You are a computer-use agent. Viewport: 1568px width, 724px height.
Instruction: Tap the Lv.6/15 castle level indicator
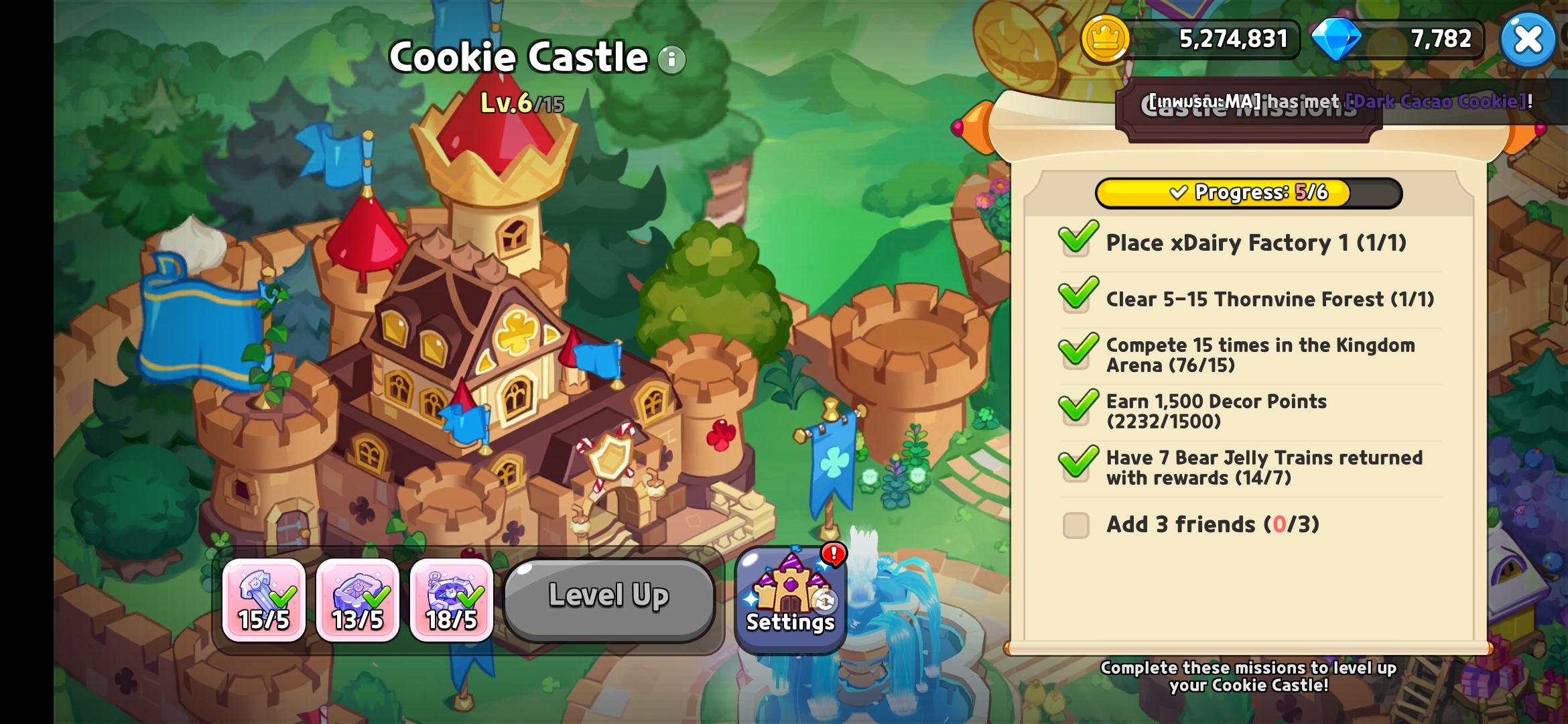click(522, 102)
